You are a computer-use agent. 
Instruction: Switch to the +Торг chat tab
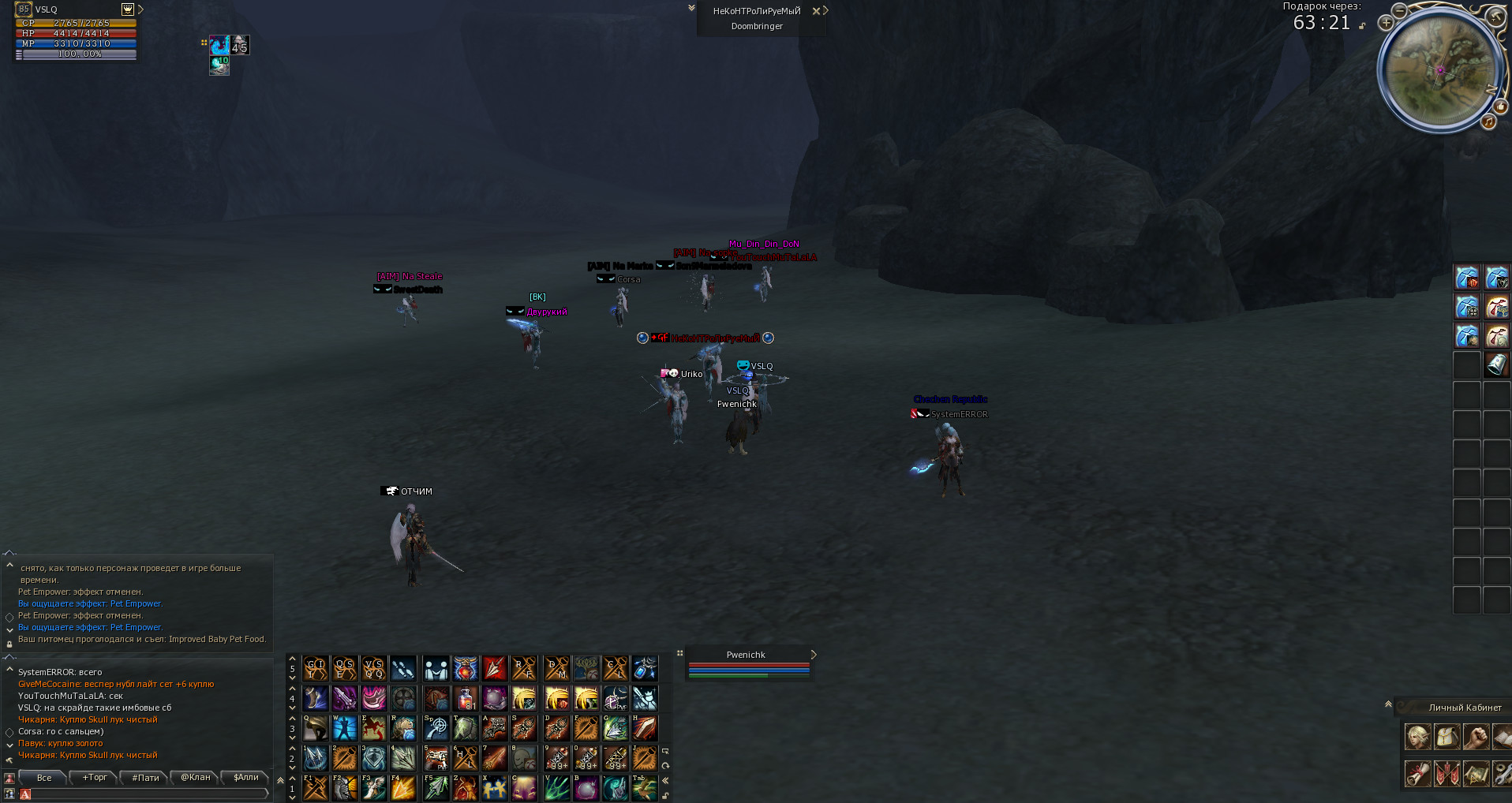pos(95,778)
